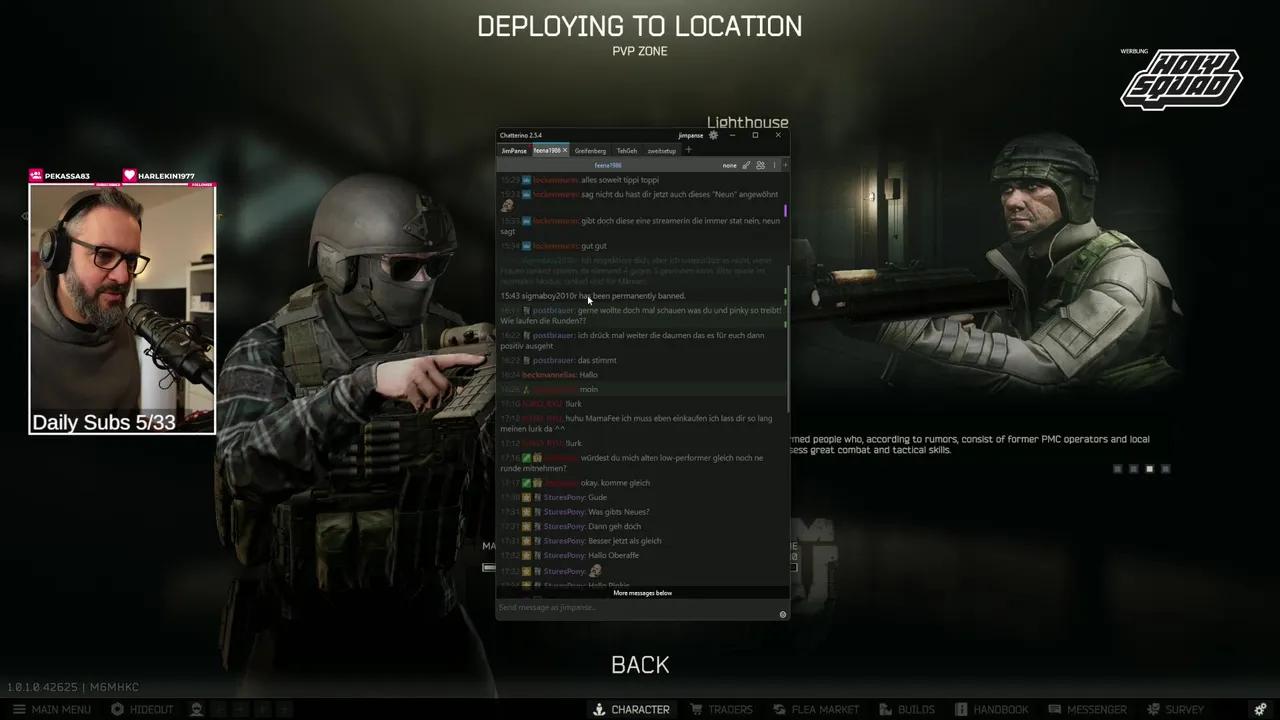Open game settings via the bottom-right gear
1280x720 pixels.
(1259, 709)
